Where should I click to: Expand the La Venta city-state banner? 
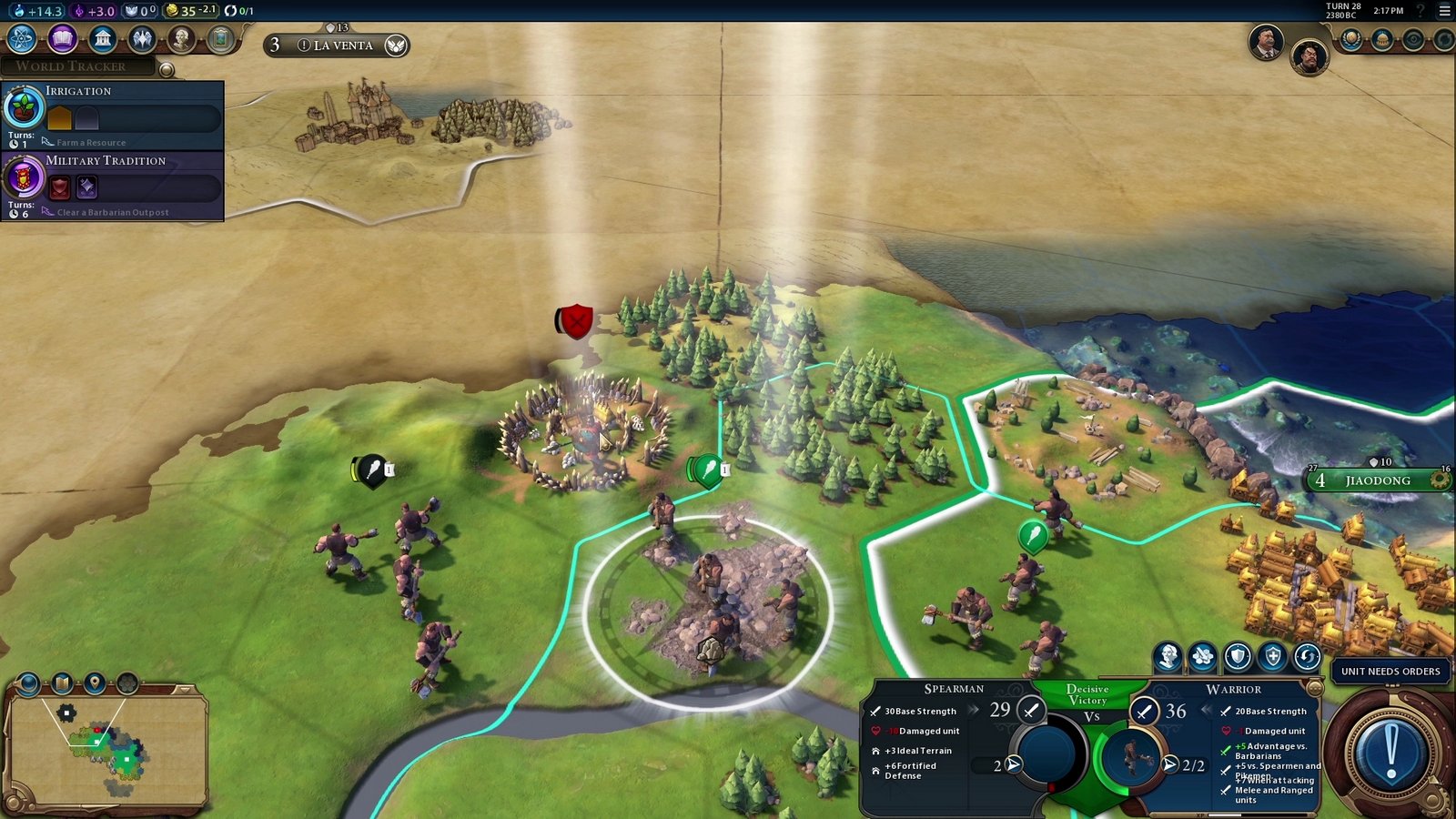click(337, 45)
